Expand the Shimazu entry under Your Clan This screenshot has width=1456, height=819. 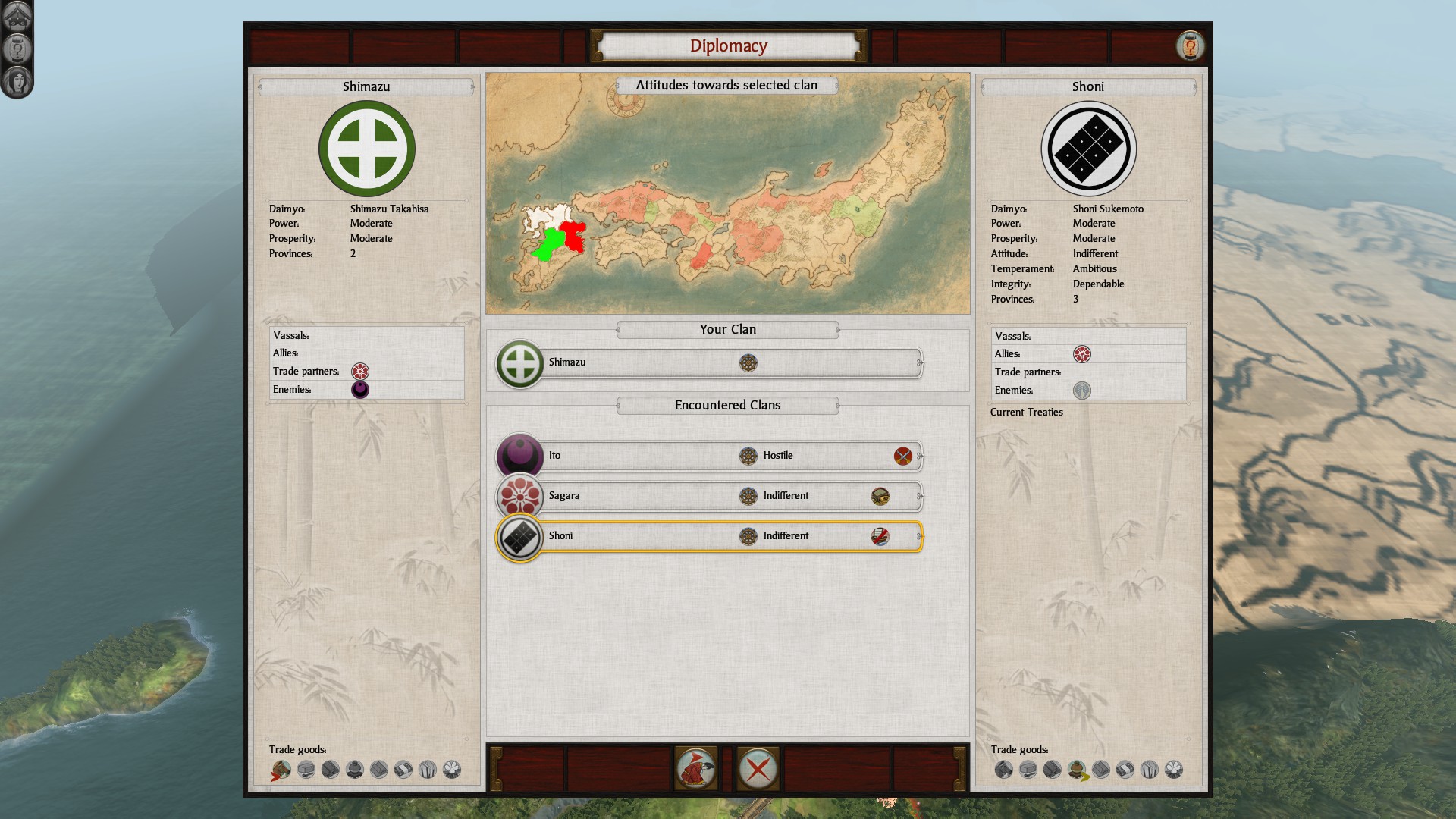tap(713, 362)
